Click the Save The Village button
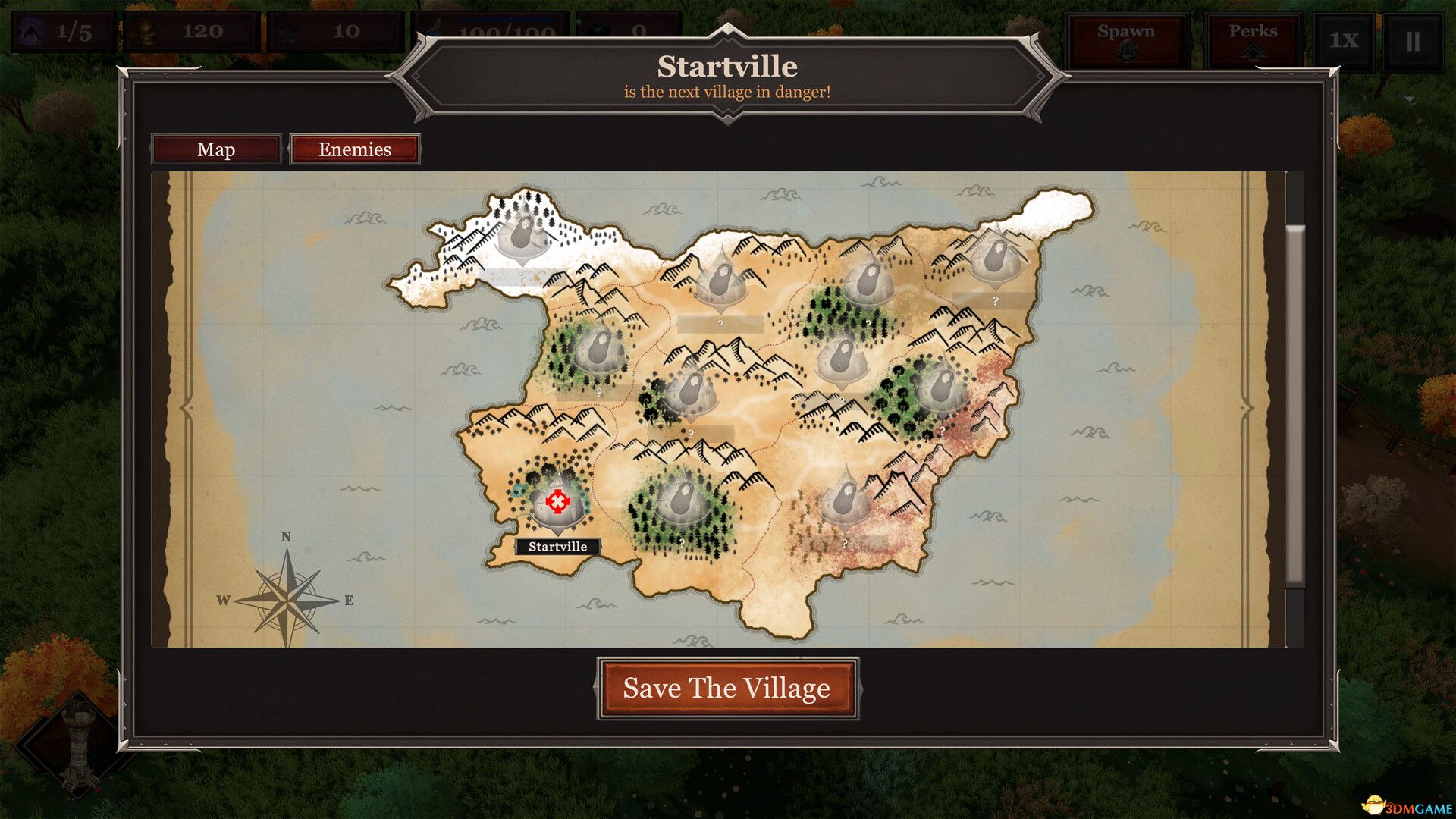The height and width of the screenshot is (819, 1456). [726, 689]
